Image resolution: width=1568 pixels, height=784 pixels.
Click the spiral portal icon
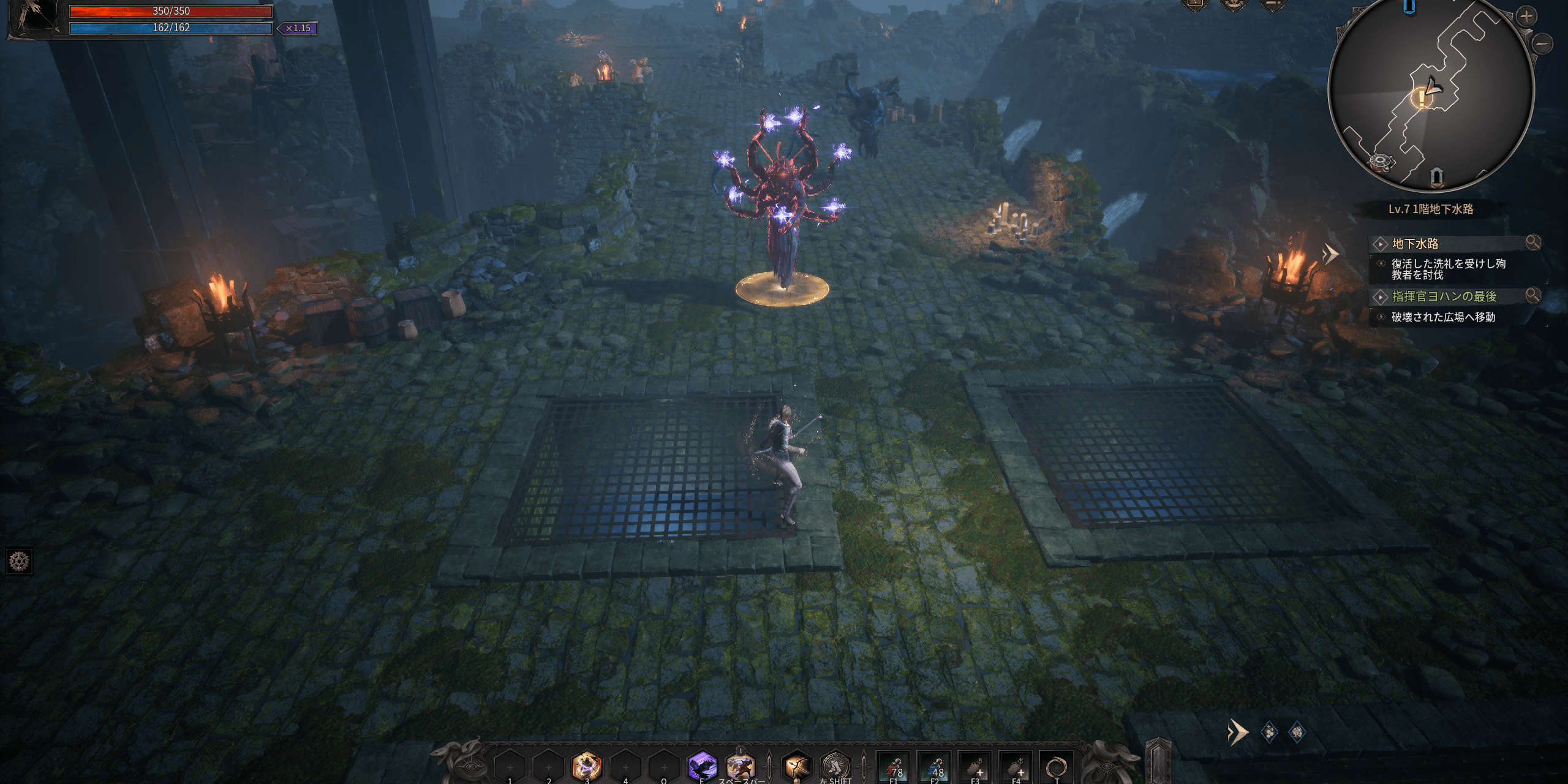[1057, 767]
